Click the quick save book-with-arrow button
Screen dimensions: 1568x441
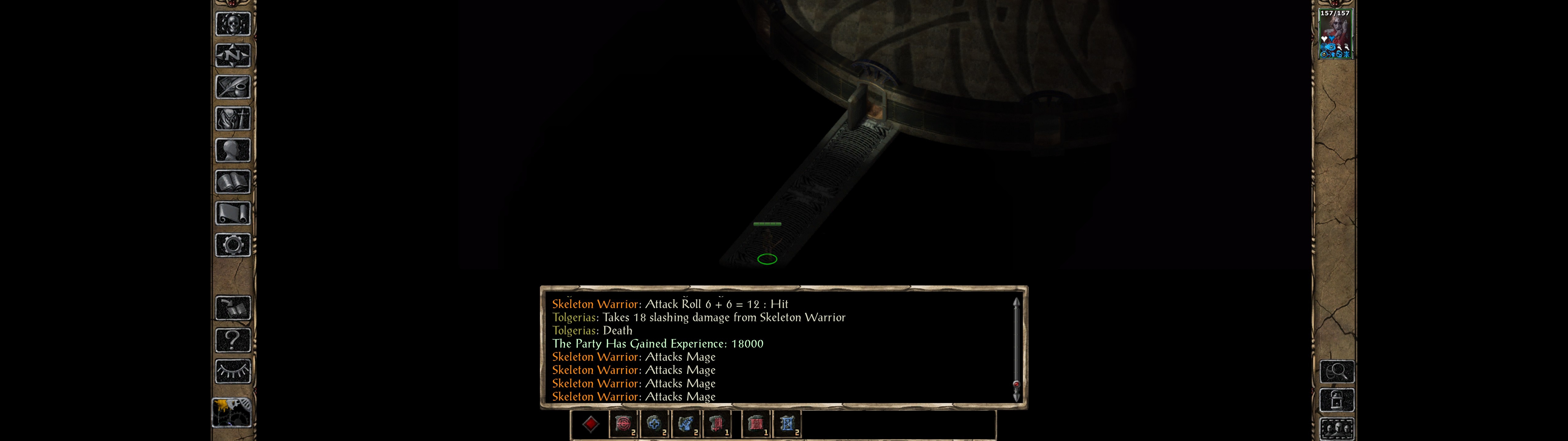(x=232, y=308)
